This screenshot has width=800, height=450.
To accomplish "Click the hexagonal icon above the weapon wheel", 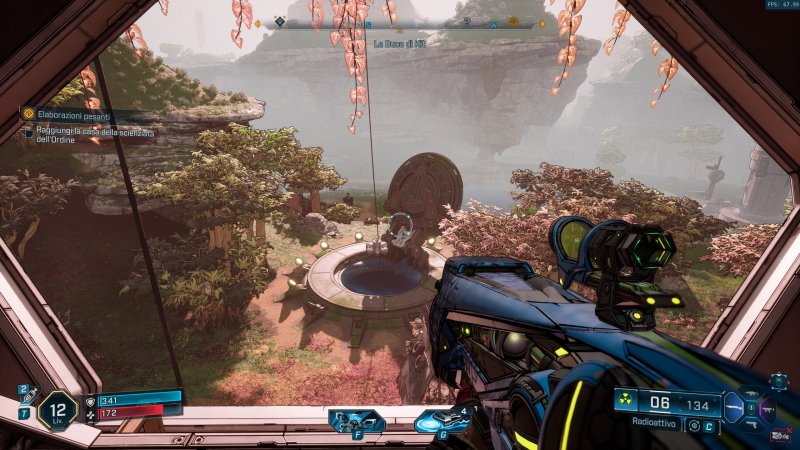I will click(x=778, y=381).
